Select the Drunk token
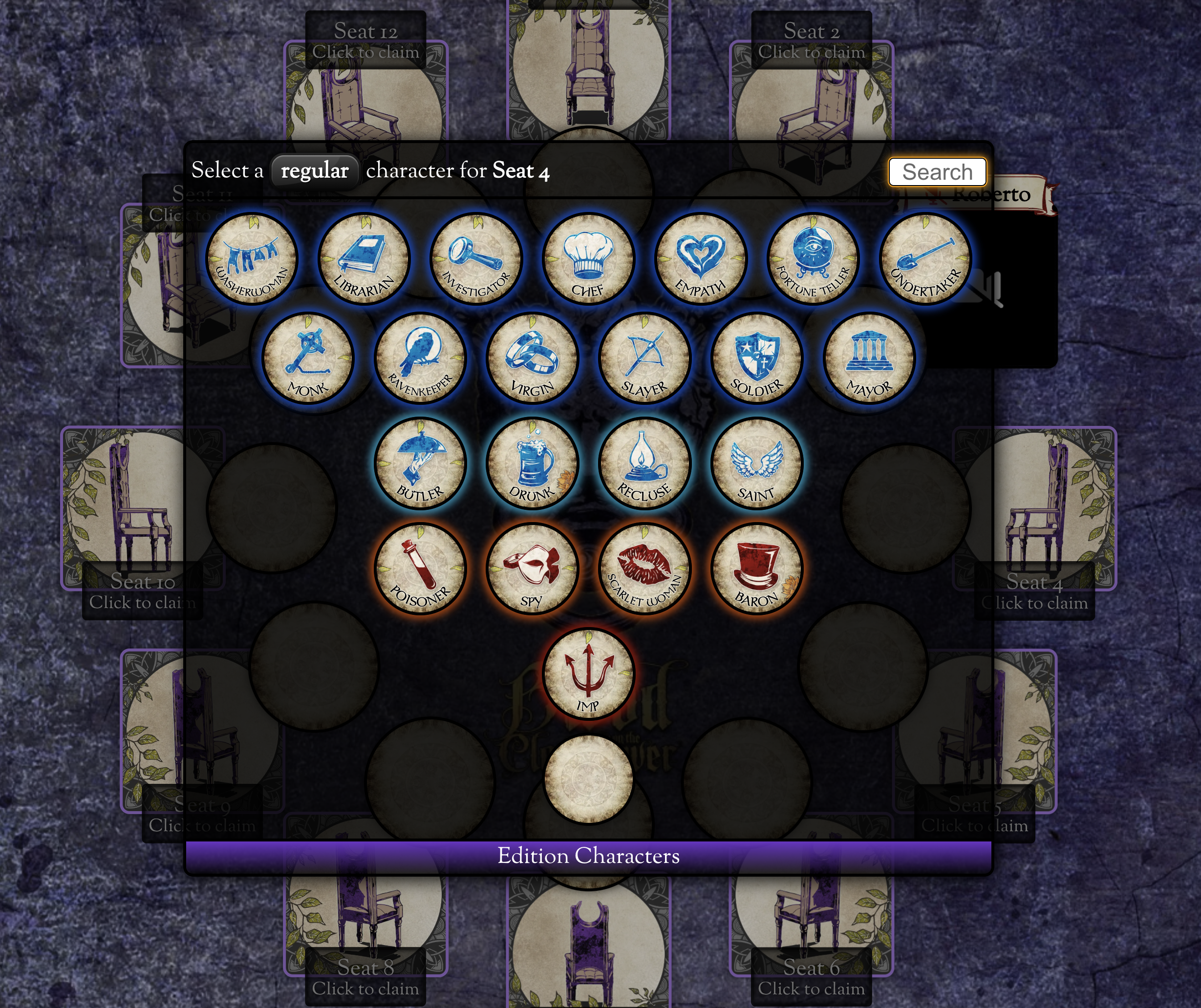The height and width of the screenshot is (1008, 1201). (532, 463)
